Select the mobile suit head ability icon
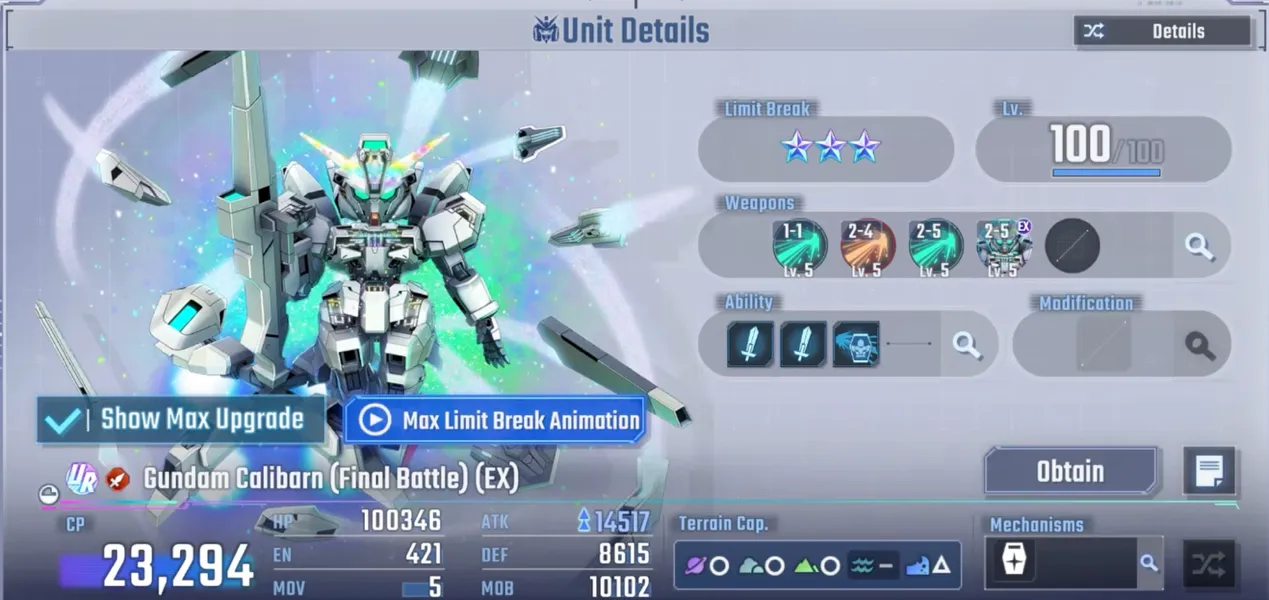This screenshot has height=600, width=1269. (855, 345)
